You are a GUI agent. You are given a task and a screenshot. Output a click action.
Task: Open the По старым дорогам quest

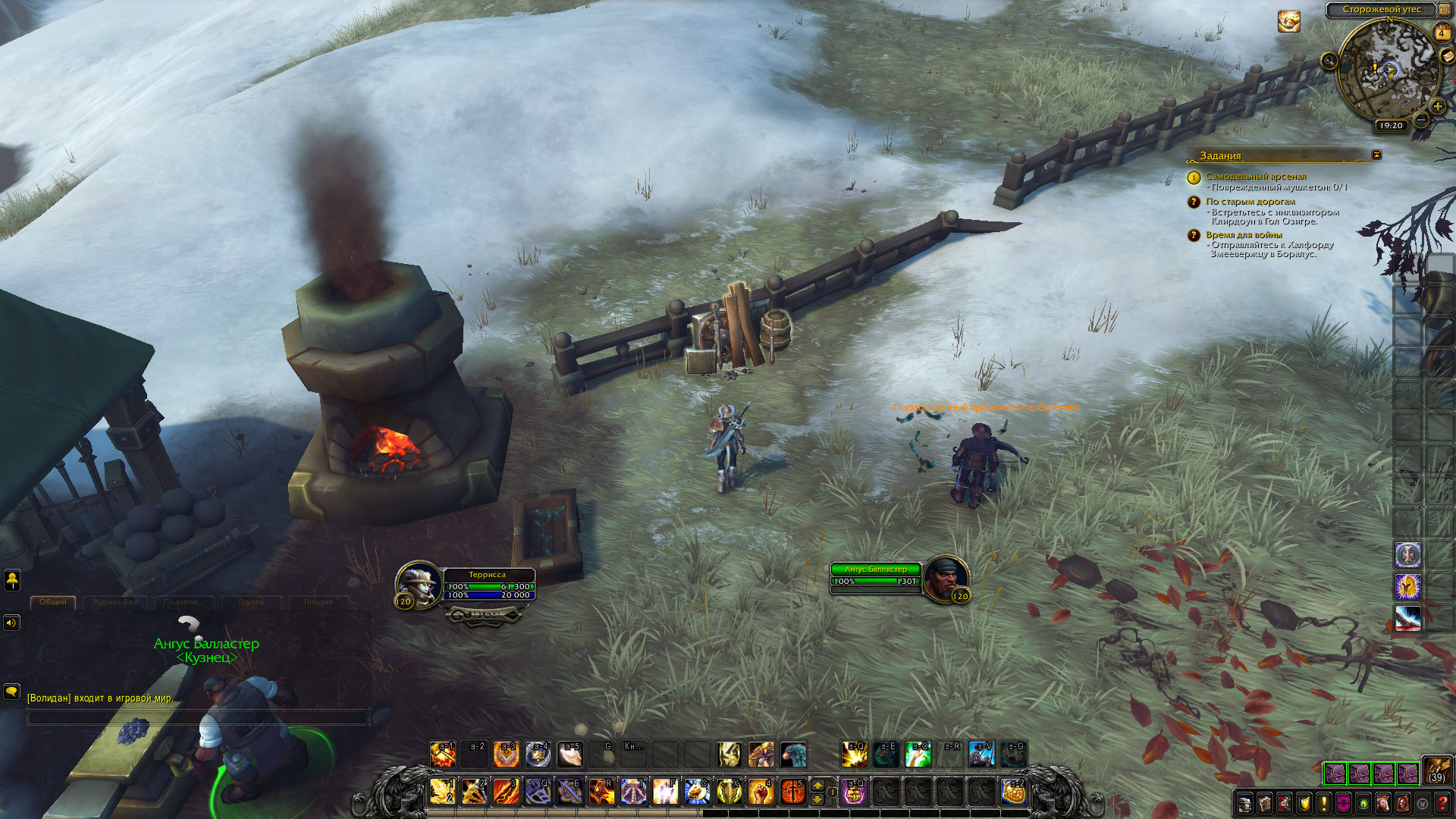1250,202
